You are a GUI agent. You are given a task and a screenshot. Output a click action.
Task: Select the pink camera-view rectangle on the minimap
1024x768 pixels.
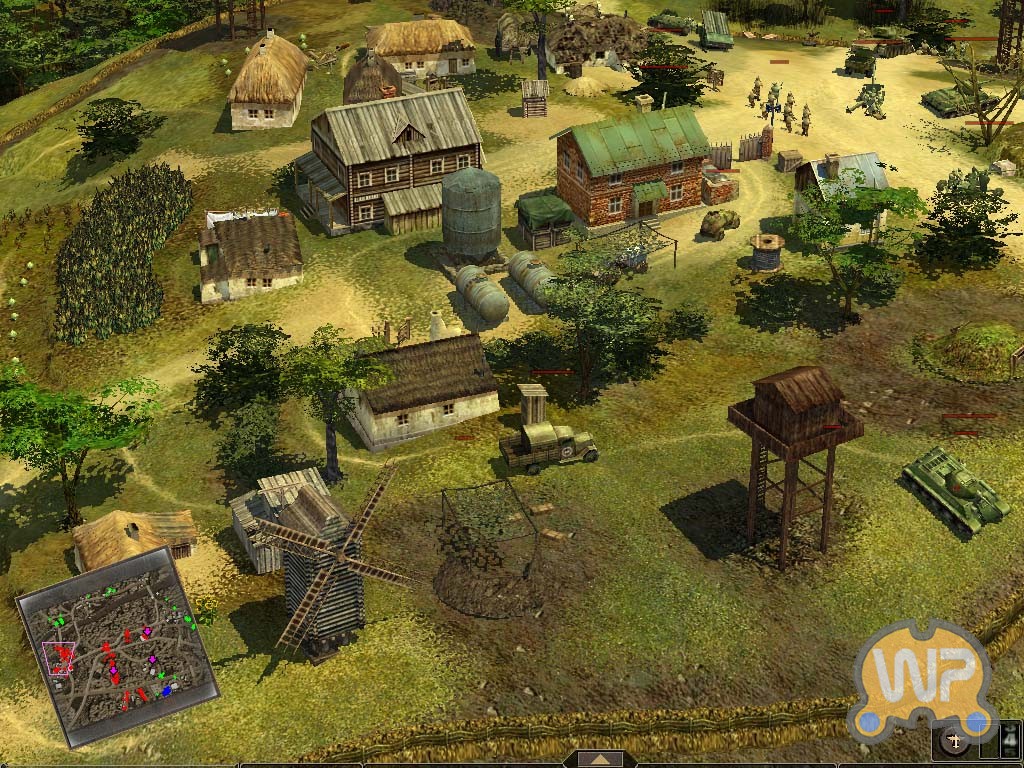(x=61, y=656)
